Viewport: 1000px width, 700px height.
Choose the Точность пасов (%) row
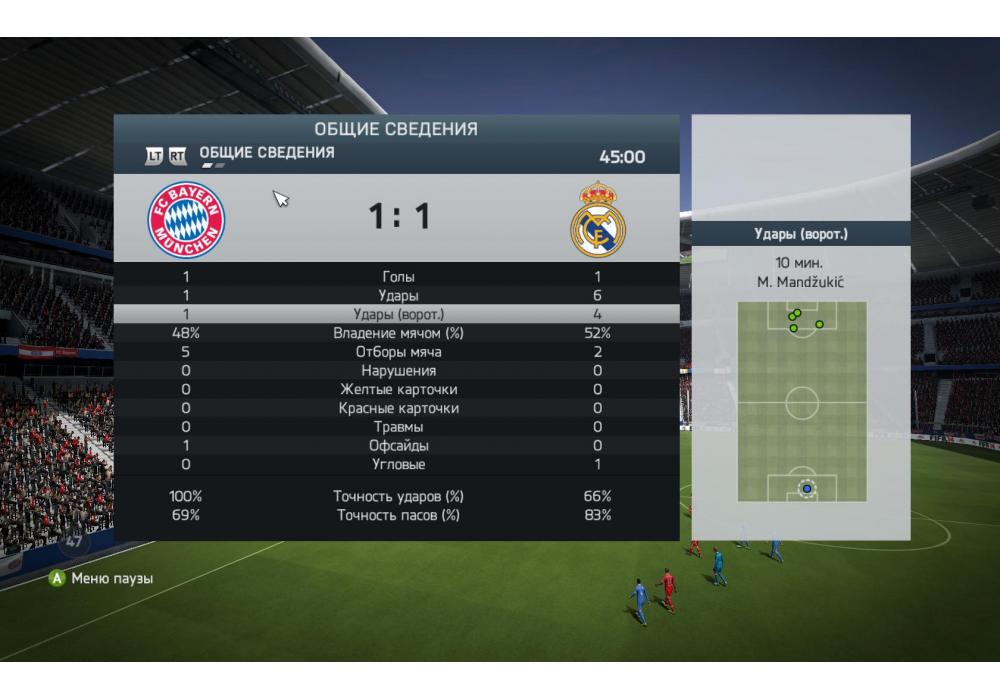tap(397, 515)
